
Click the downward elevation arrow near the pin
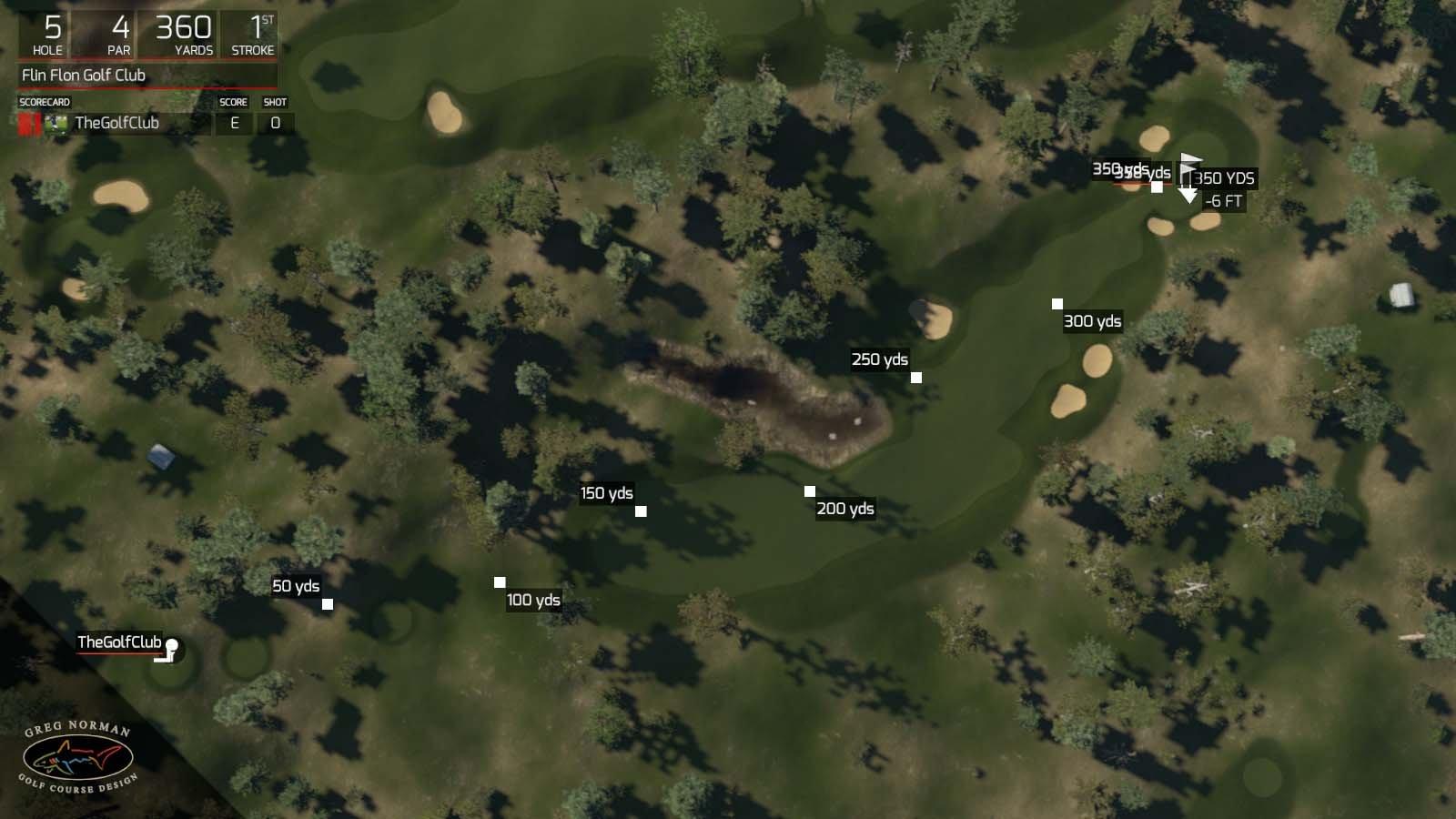(1188, 196)
